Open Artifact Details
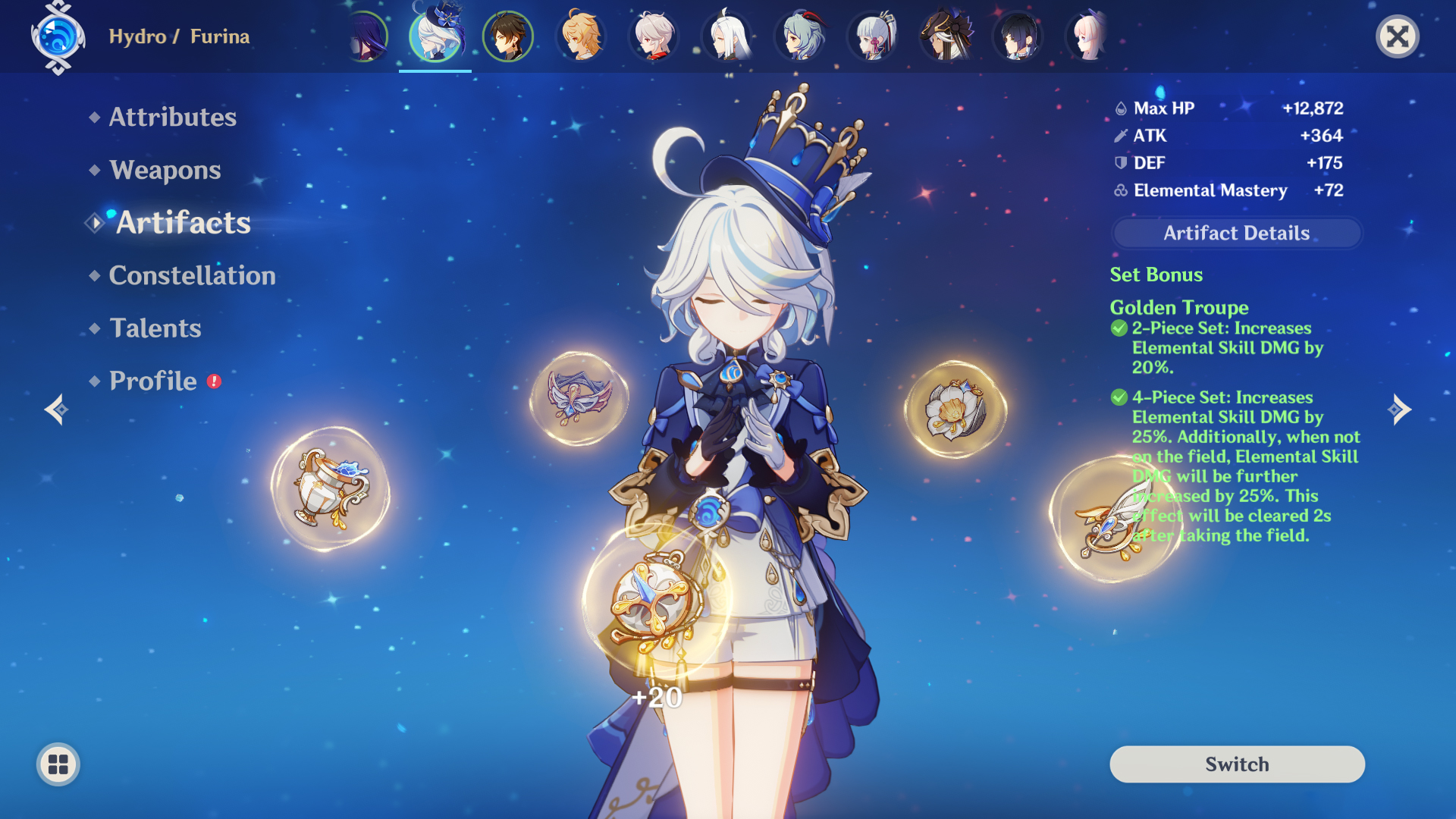 1236,233
